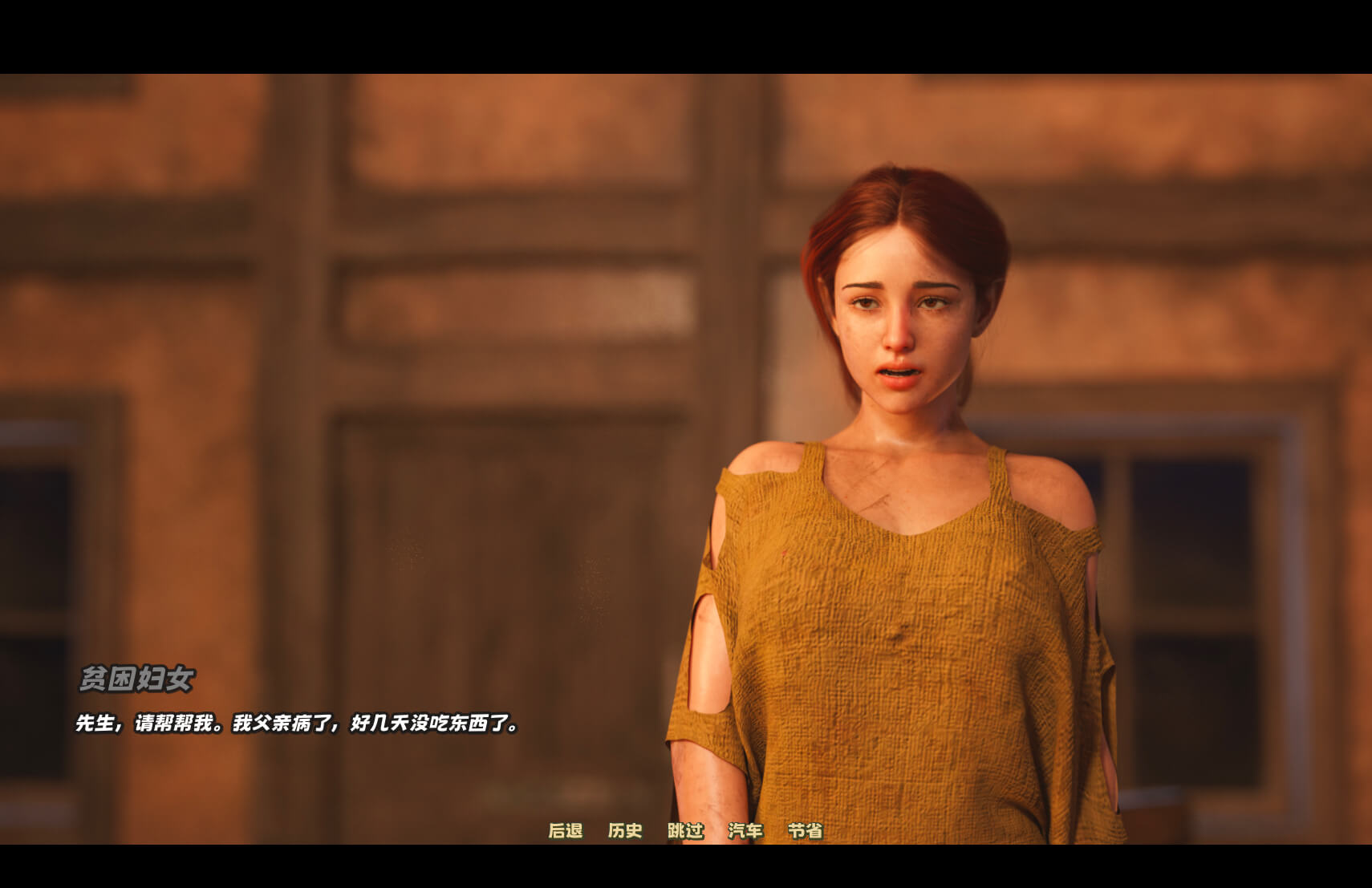Open the 节省 (Save) menu
The image size is (1372, 888).
(805, 831)
